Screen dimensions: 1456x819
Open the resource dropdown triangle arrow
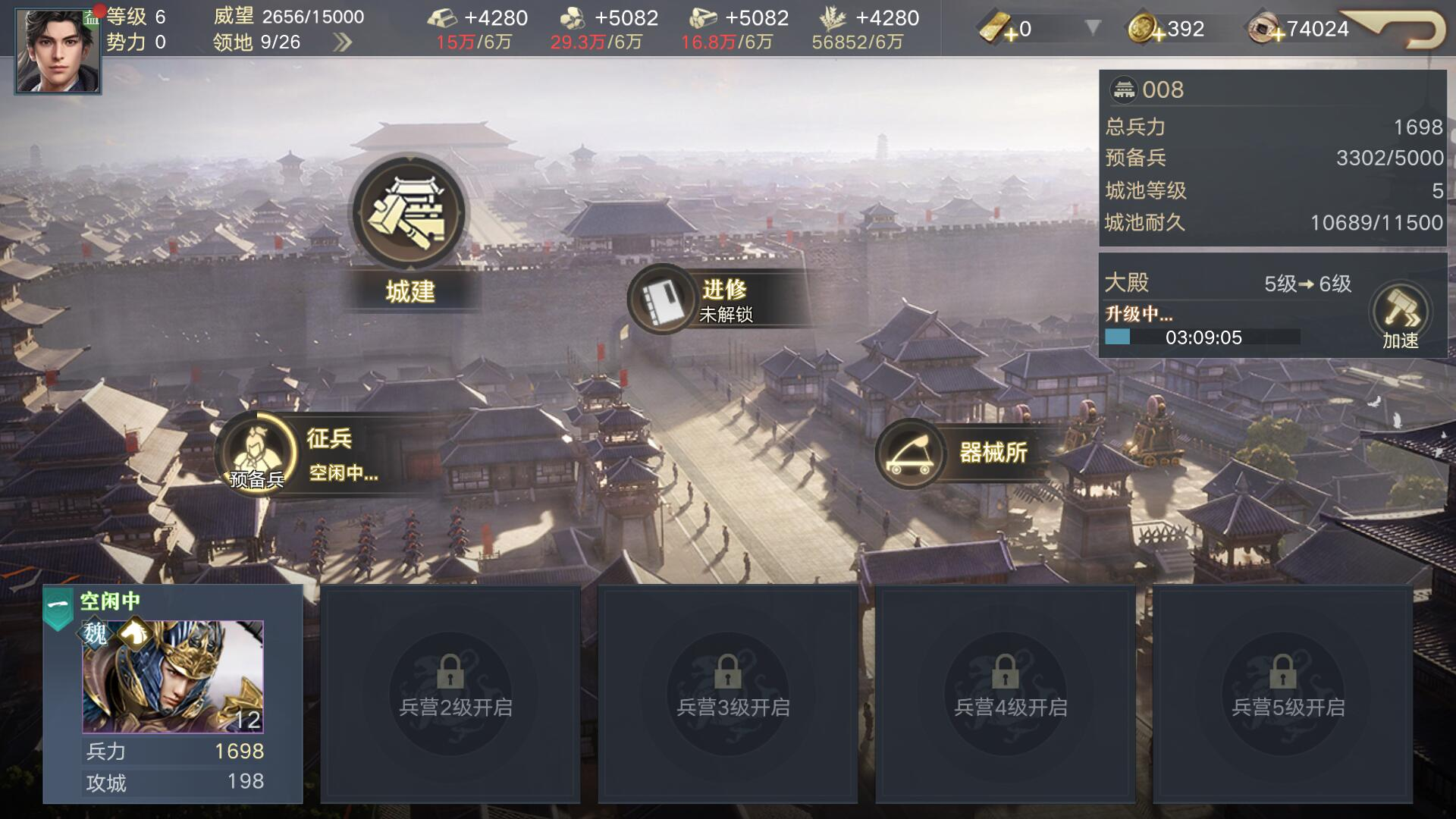(1093, 29)
